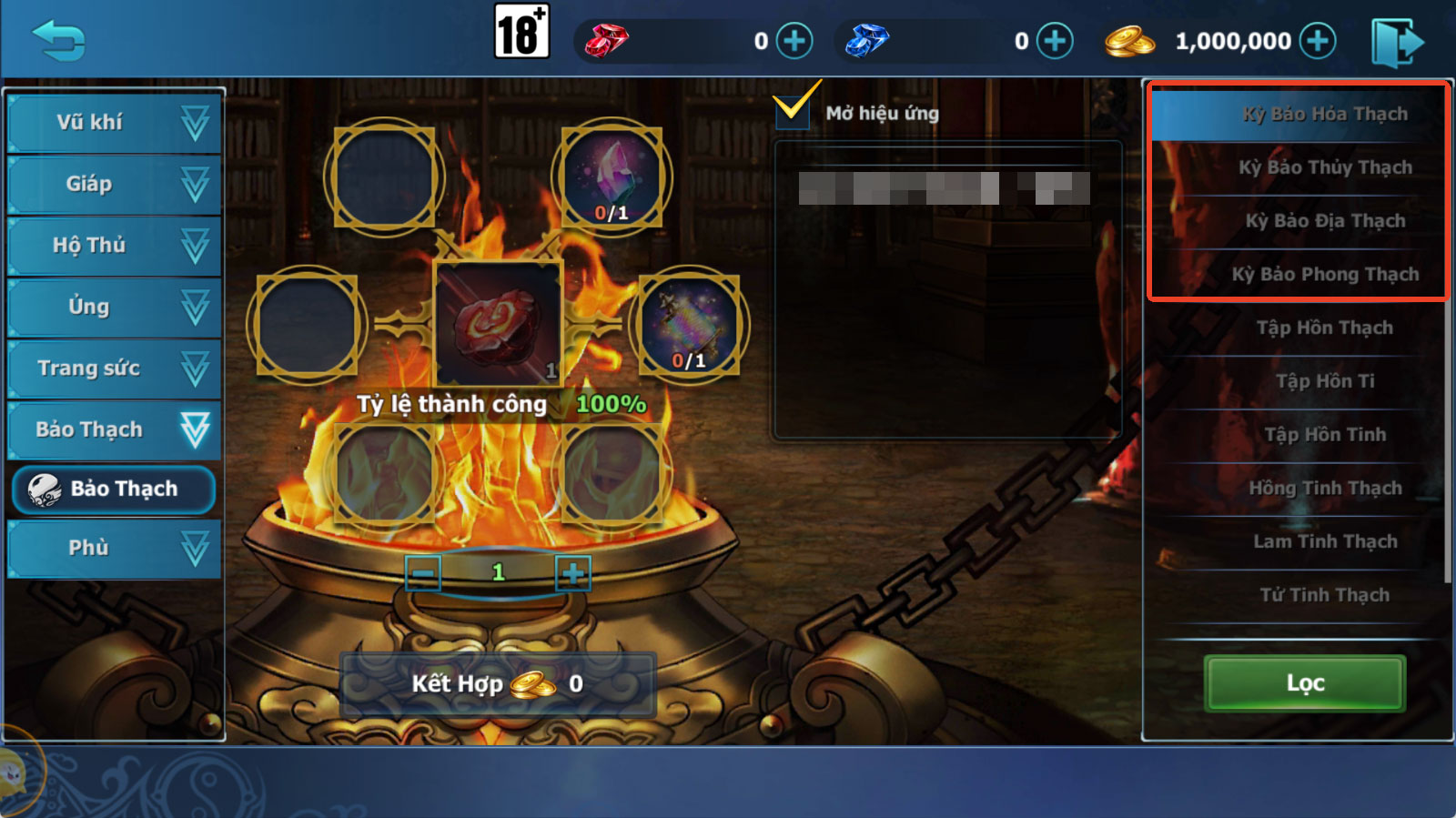This screenshot has height=818, width=1456.
Task: Click the Kết Hợp combine button
Action: [x=498, y=683]
